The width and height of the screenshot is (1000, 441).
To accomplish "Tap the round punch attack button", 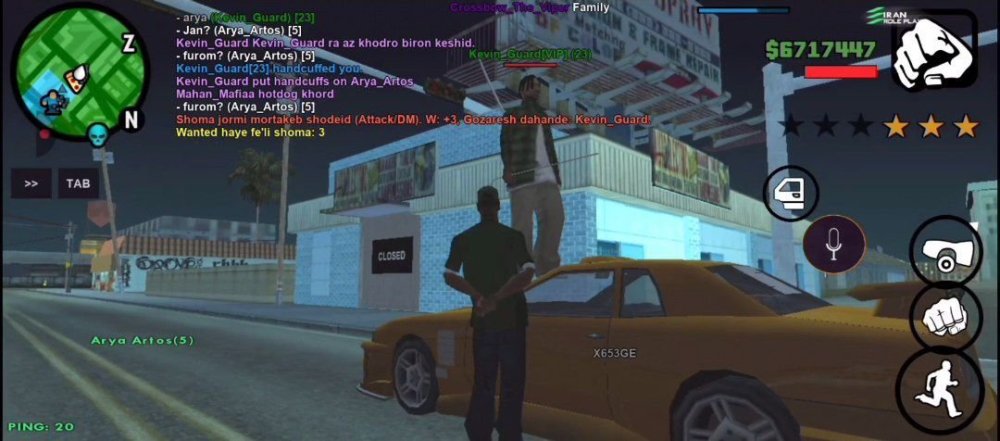I will (945, 319).
